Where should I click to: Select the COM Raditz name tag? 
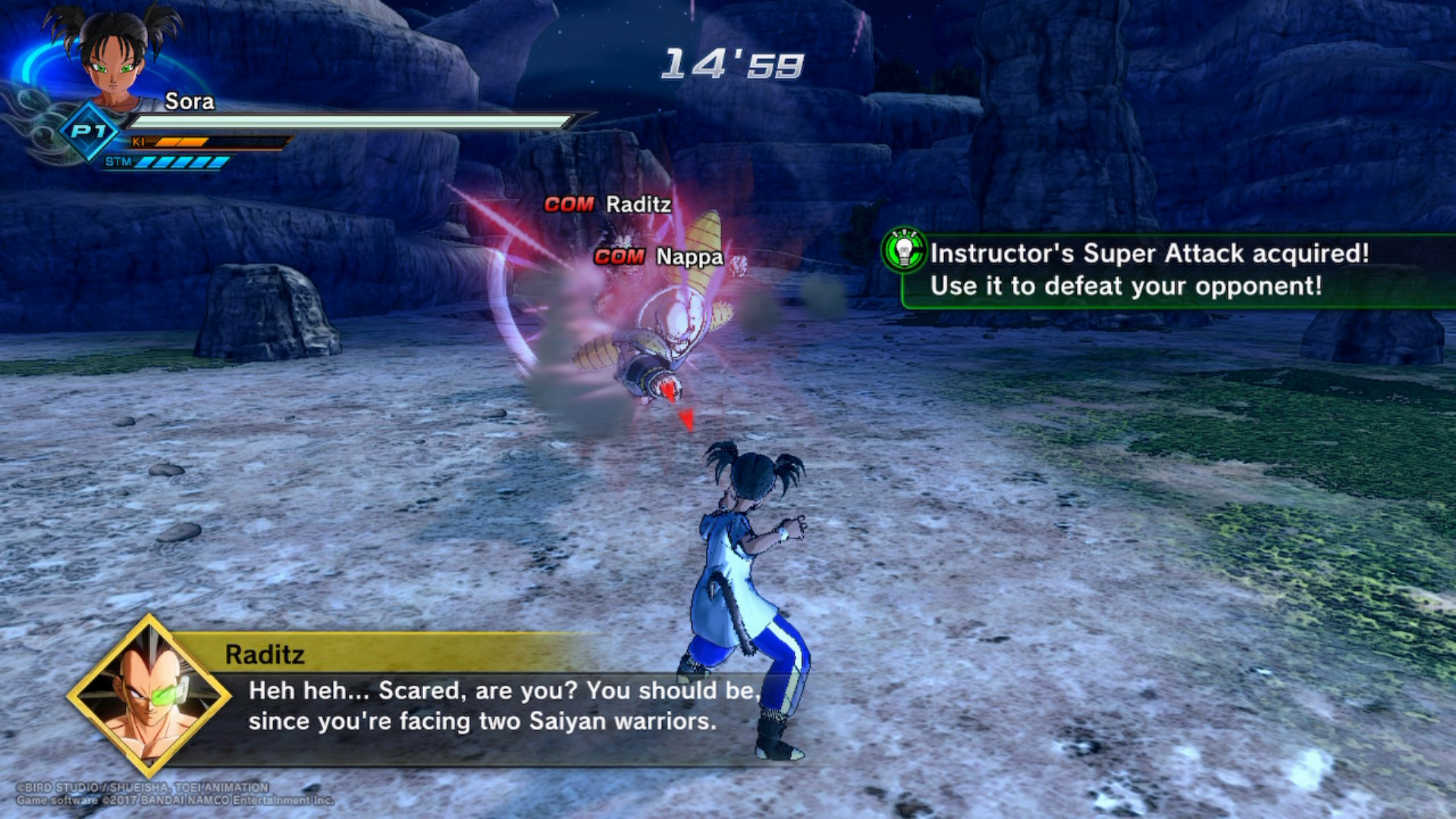pos(607,205)
